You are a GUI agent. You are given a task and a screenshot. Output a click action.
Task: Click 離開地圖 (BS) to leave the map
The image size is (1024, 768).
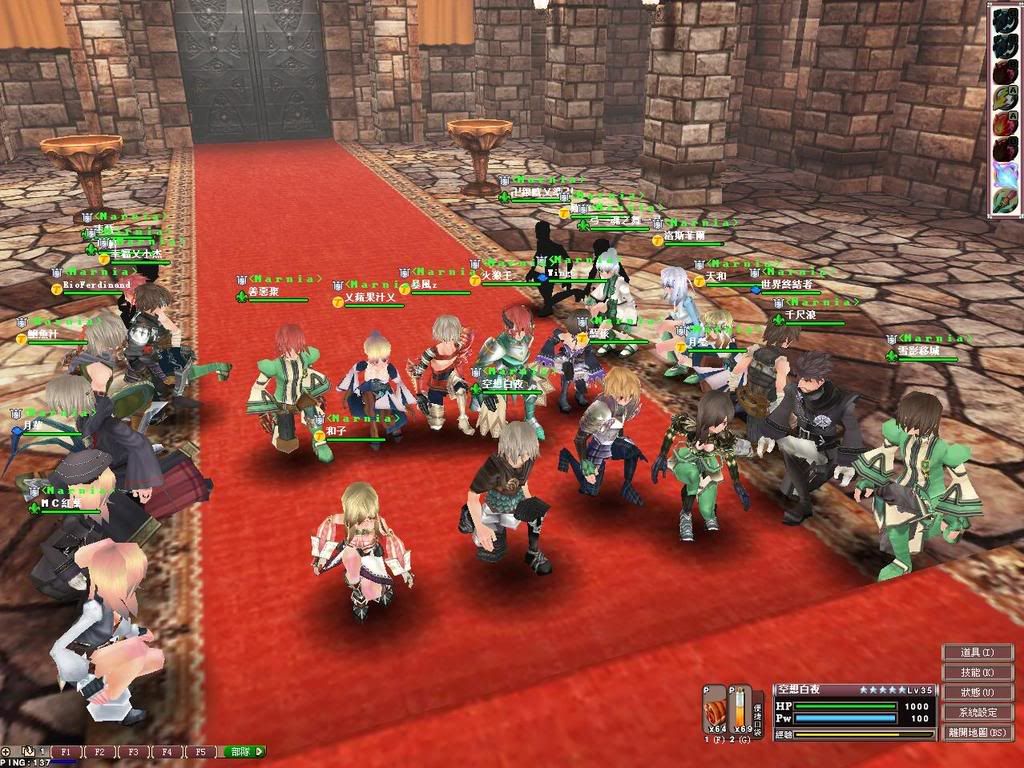[978, 733]
